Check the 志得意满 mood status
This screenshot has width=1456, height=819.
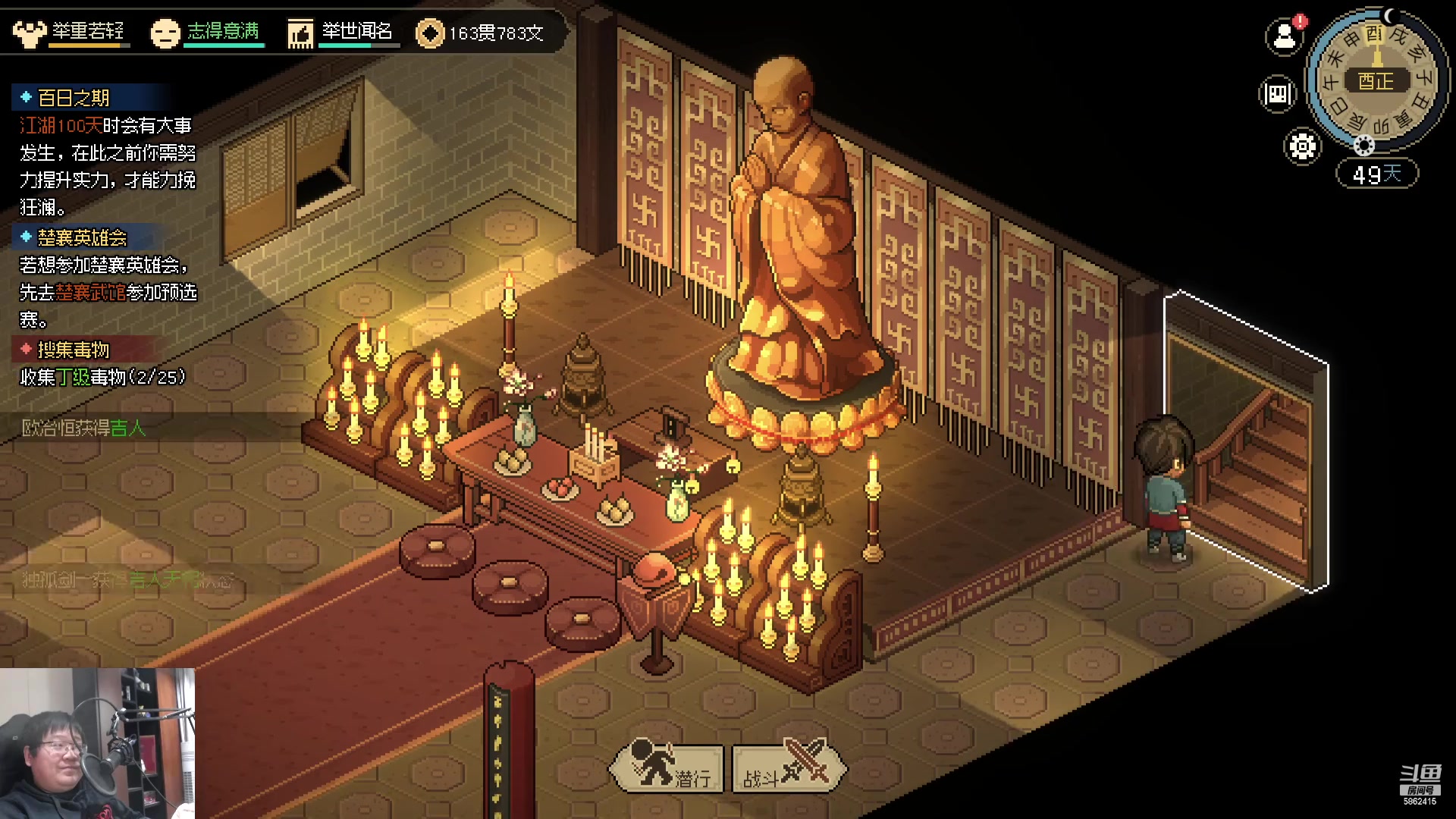206,32
